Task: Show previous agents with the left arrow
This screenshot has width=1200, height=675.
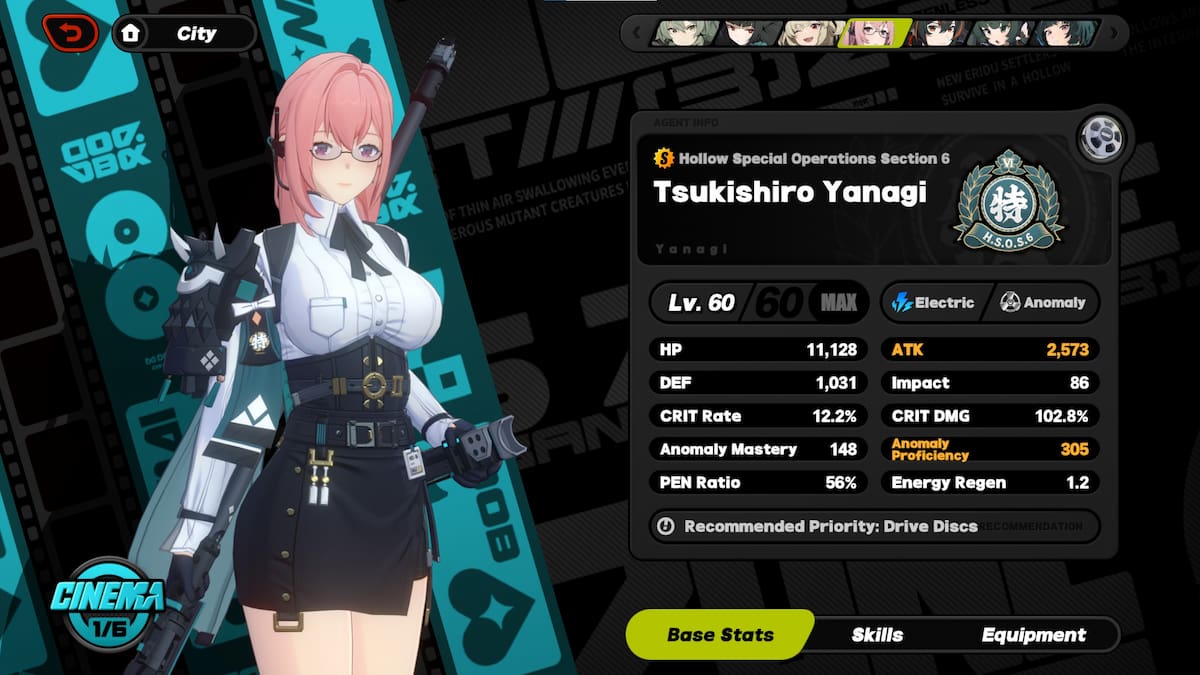Action: [634, 34]
